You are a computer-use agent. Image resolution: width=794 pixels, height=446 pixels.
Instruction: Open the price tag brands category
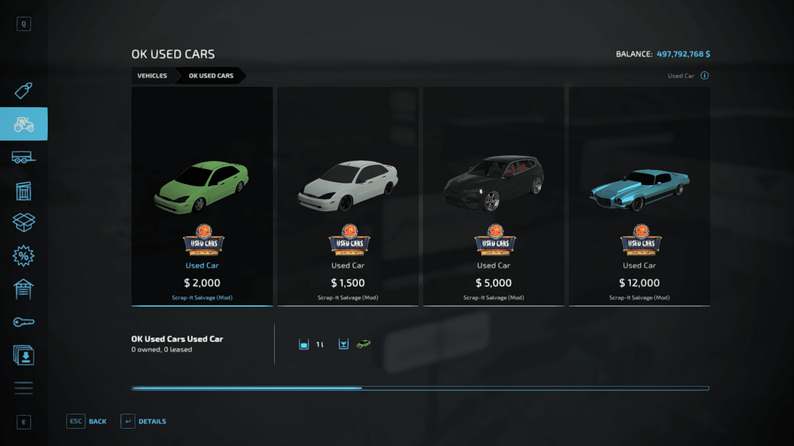24,91
